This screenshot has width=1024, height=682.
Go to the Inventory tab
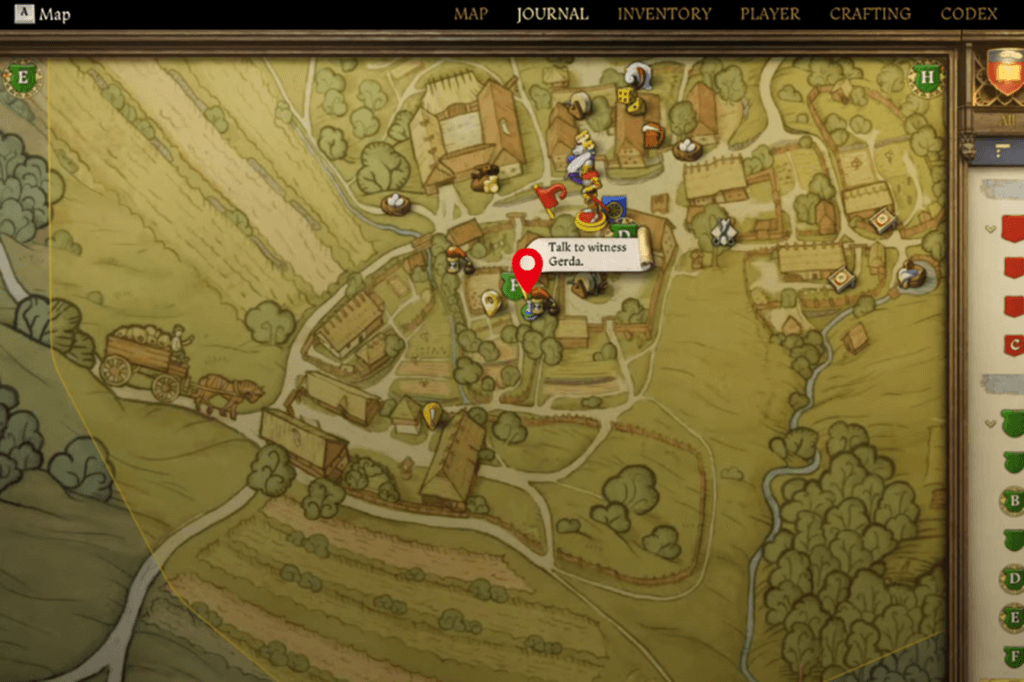tap(664, 14)
